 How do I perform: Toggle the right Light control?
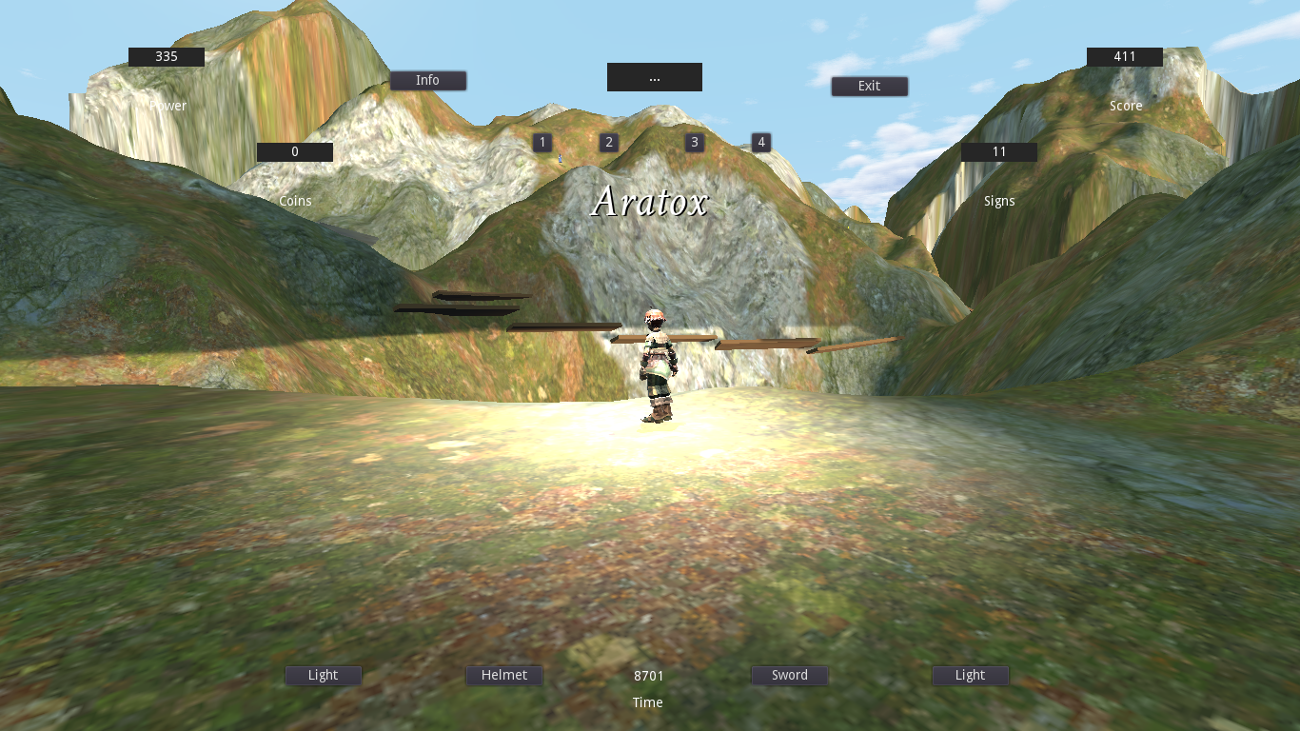coord(970,675)
